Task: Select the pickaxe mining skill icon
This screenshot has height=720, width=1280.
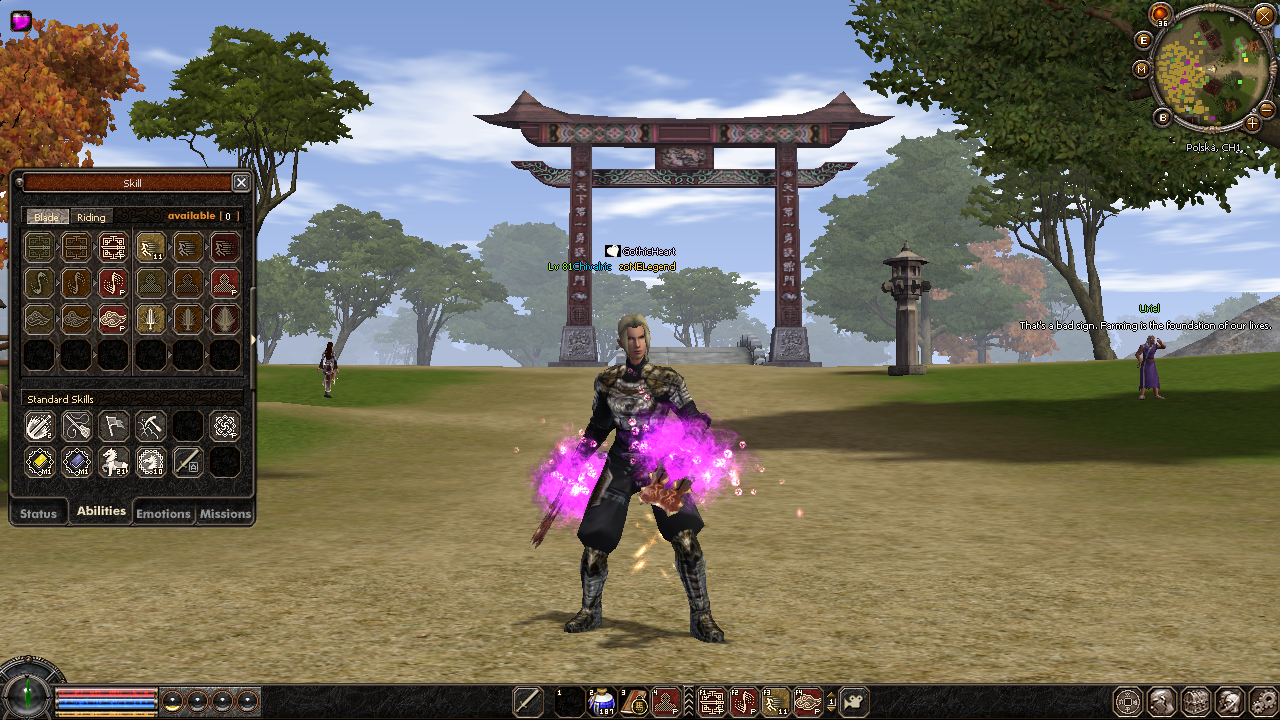Action: pos(151,426)
